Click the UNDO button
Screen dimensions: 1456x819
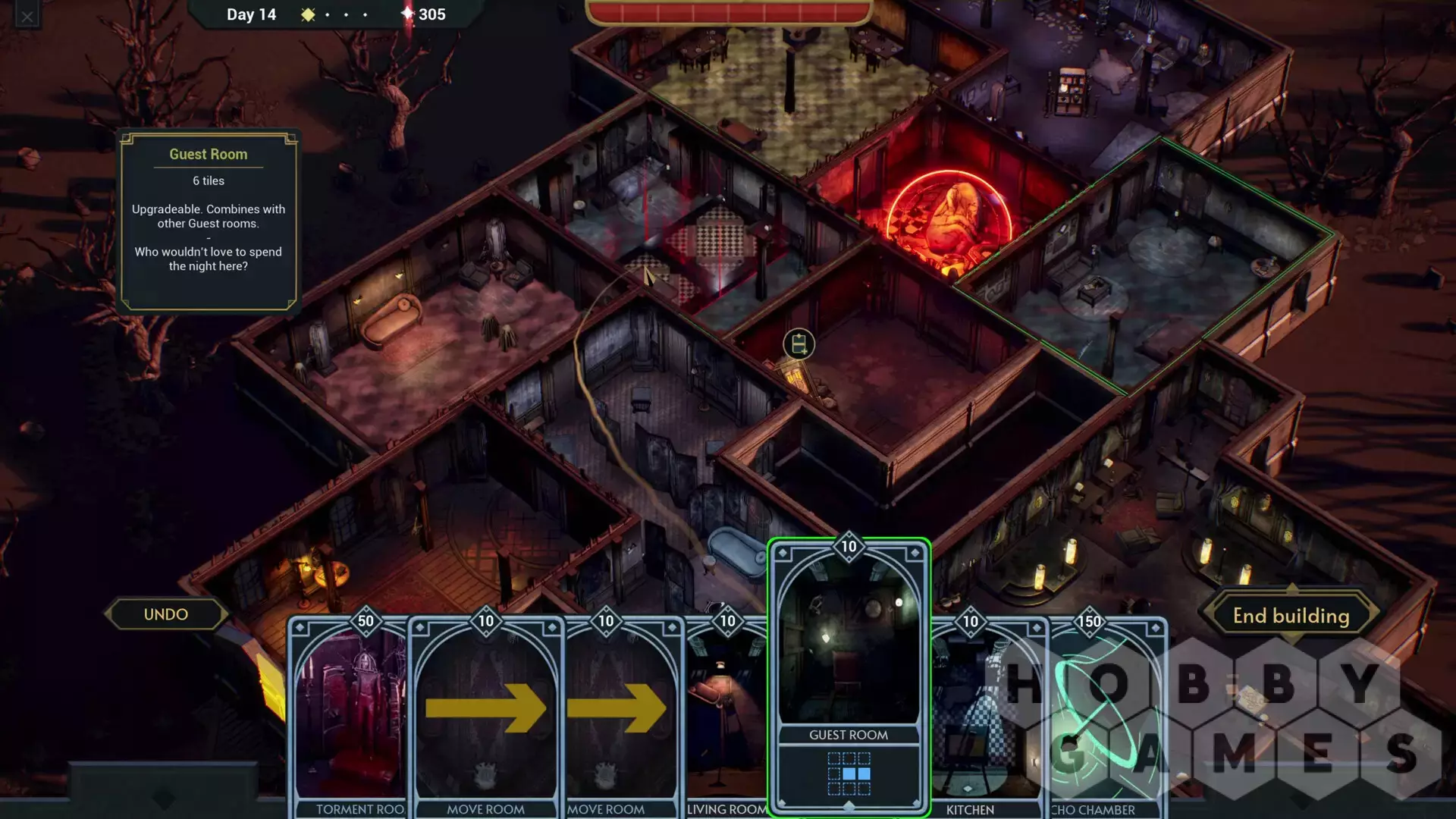pyautogui.click(x=166, y=614)
